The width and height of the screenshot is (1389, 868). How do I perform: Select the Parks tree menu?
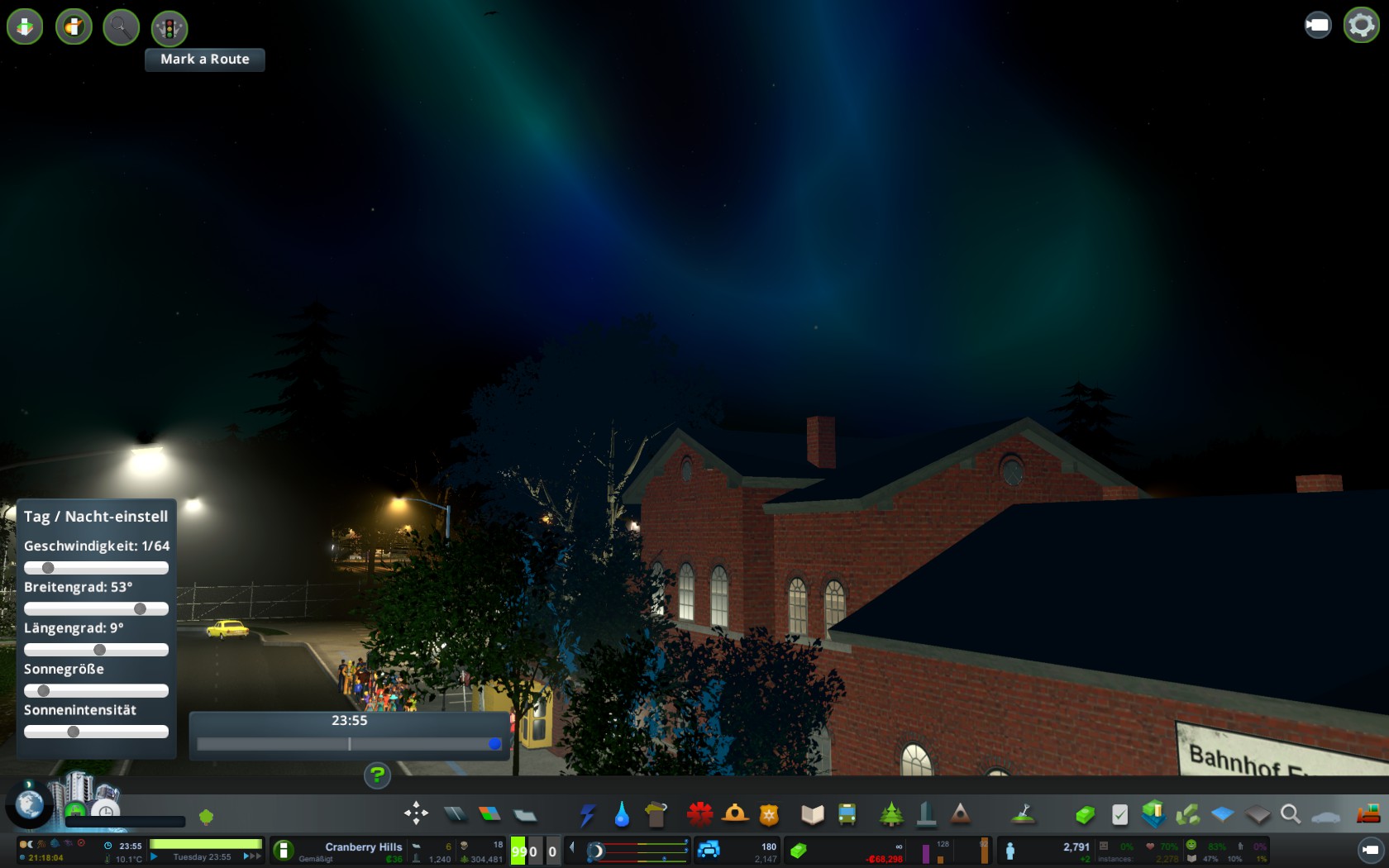(x=891, y=815)
